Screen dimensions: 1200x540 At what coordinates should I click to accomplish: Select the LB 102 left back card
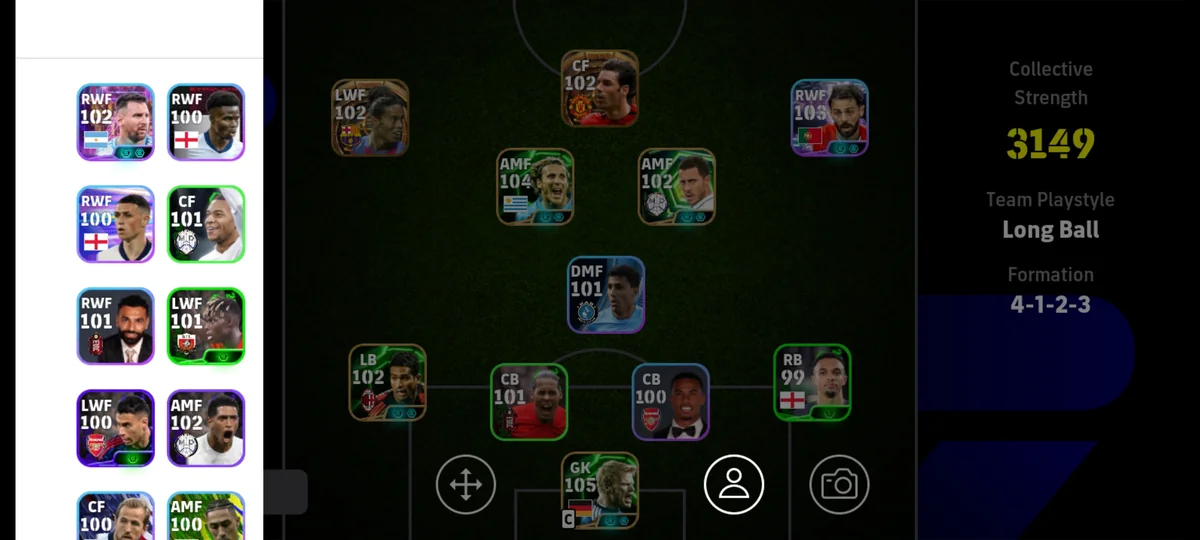[x=387, y=382]
